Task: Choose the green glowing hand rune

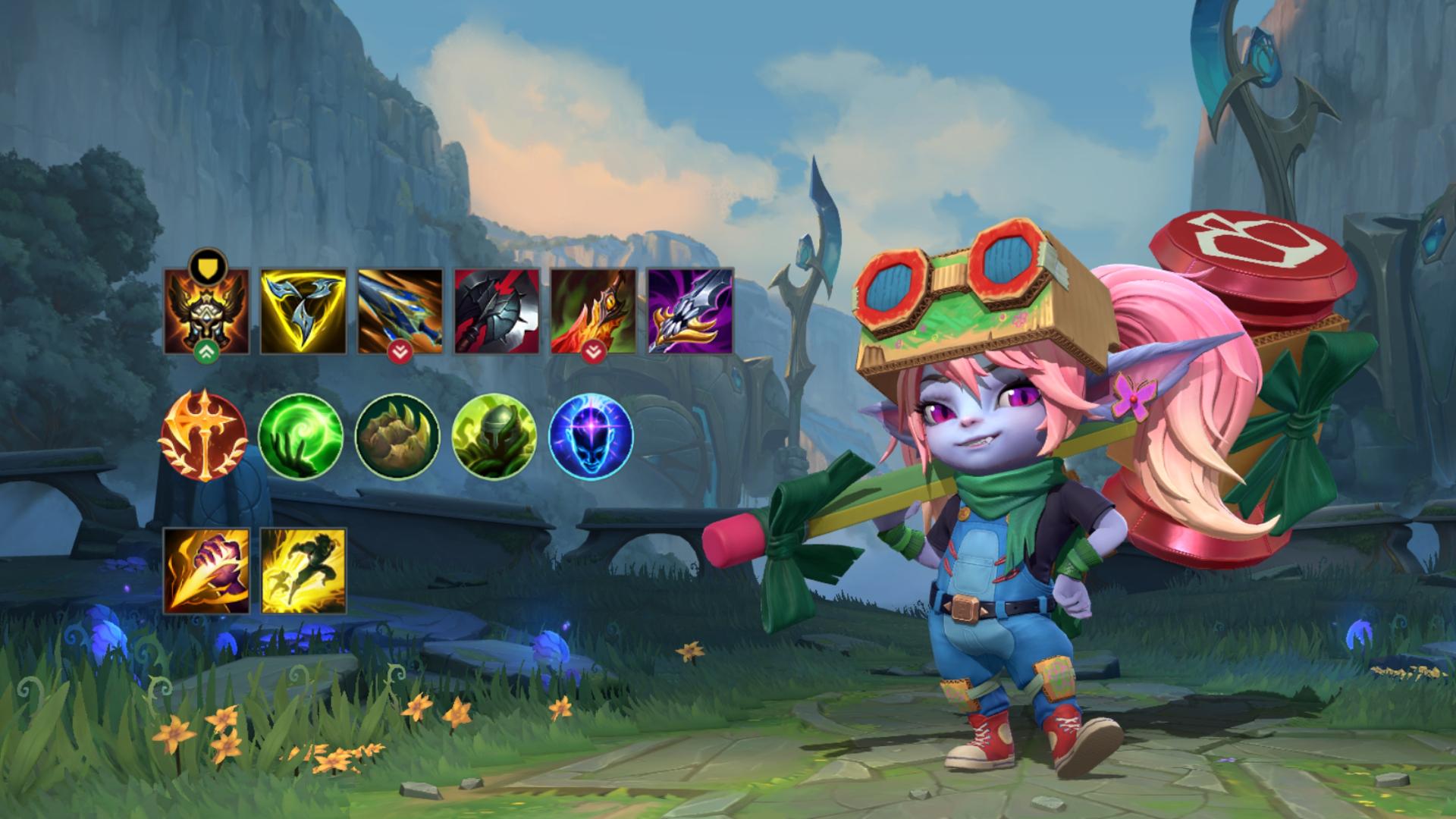Action: click(300, 436)
